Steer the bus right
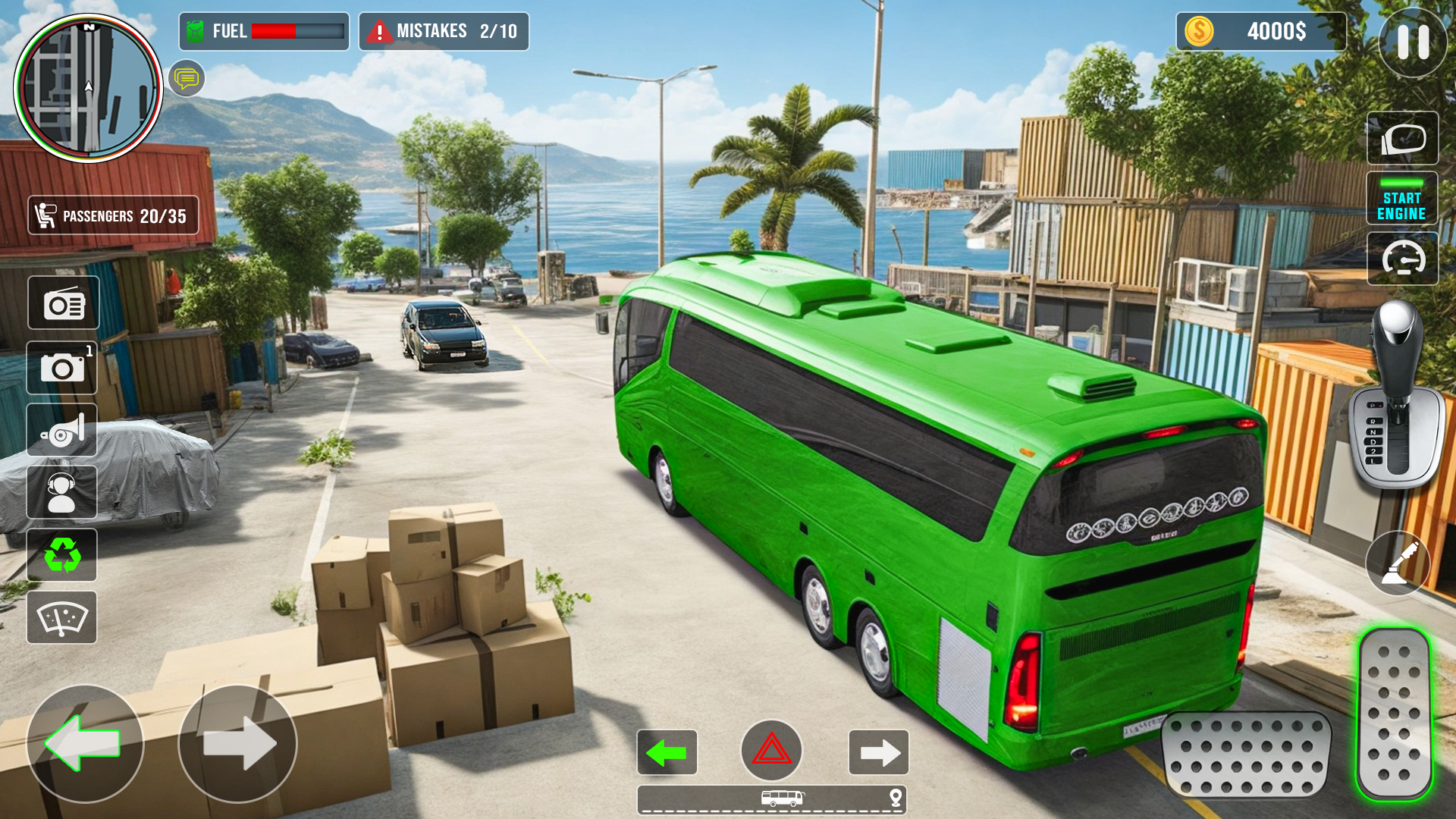 (237, 744)
